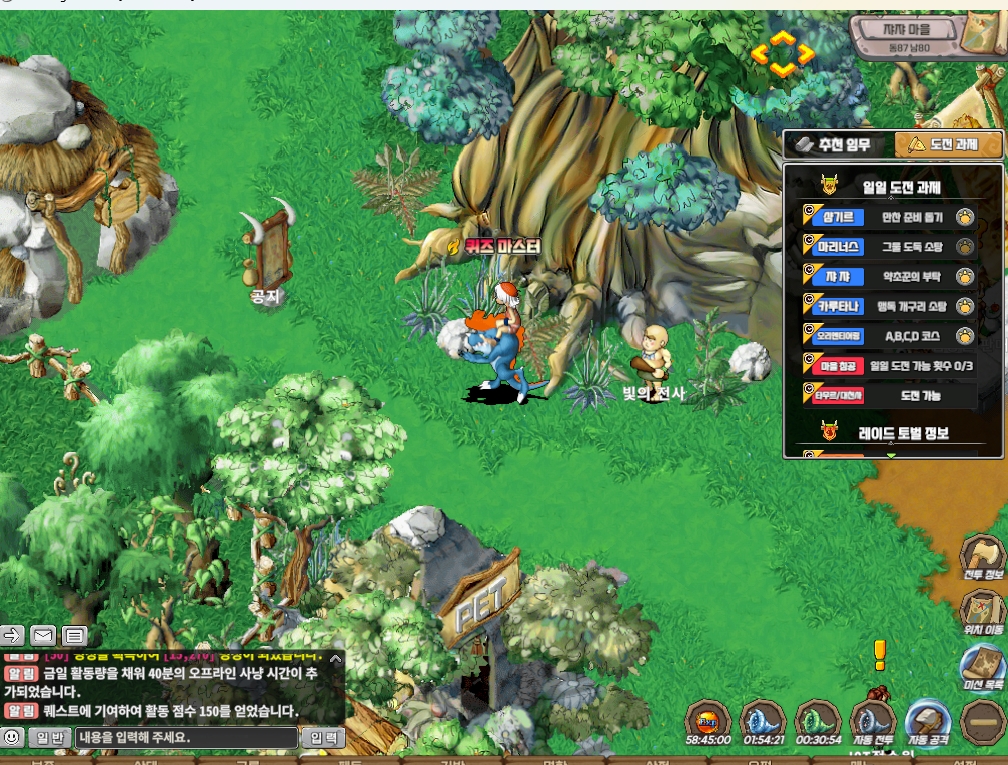Switch to the 추천 임무 tab
Viewport: 1008px width, 765px height.
(x=836, y=145)
